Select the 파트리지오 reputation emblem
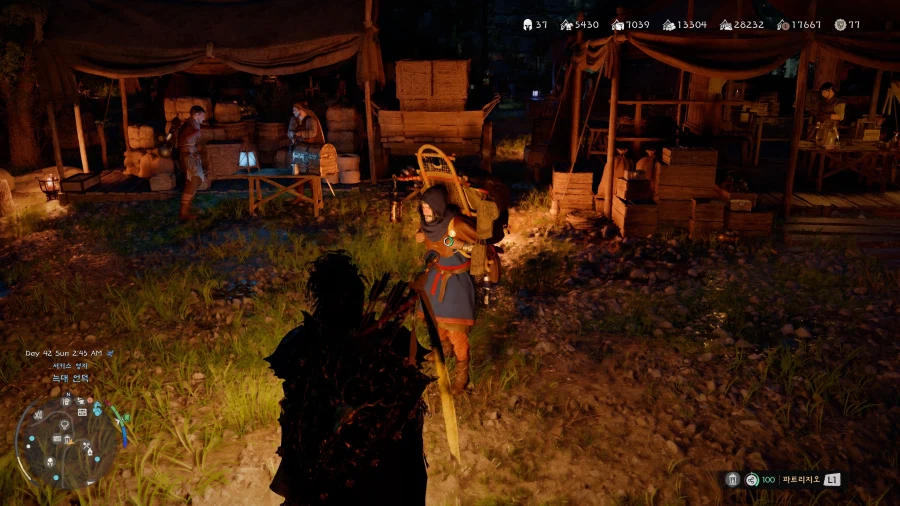 (x=752, y=479)
